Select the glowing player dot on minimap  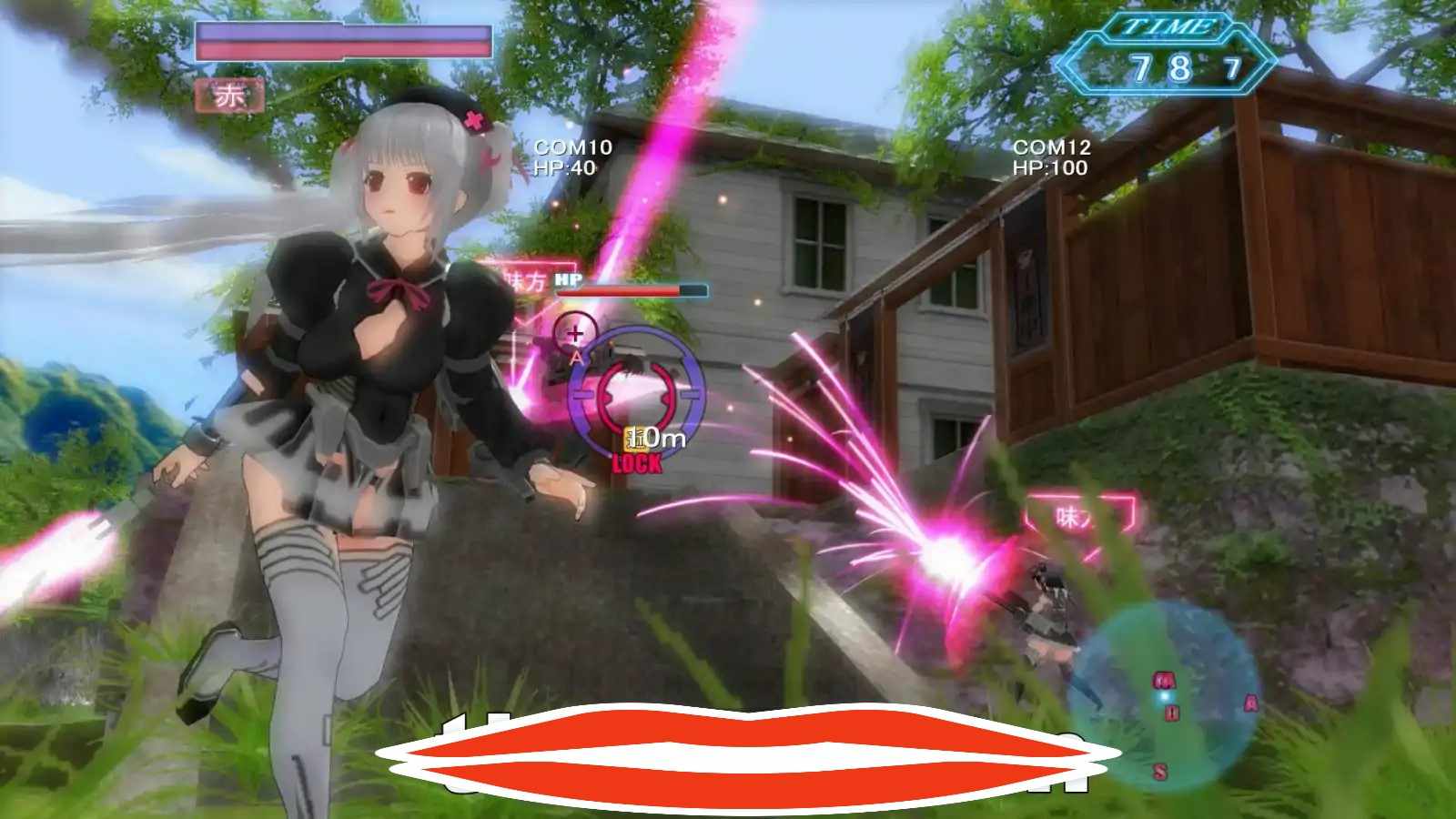point(1165,697)
